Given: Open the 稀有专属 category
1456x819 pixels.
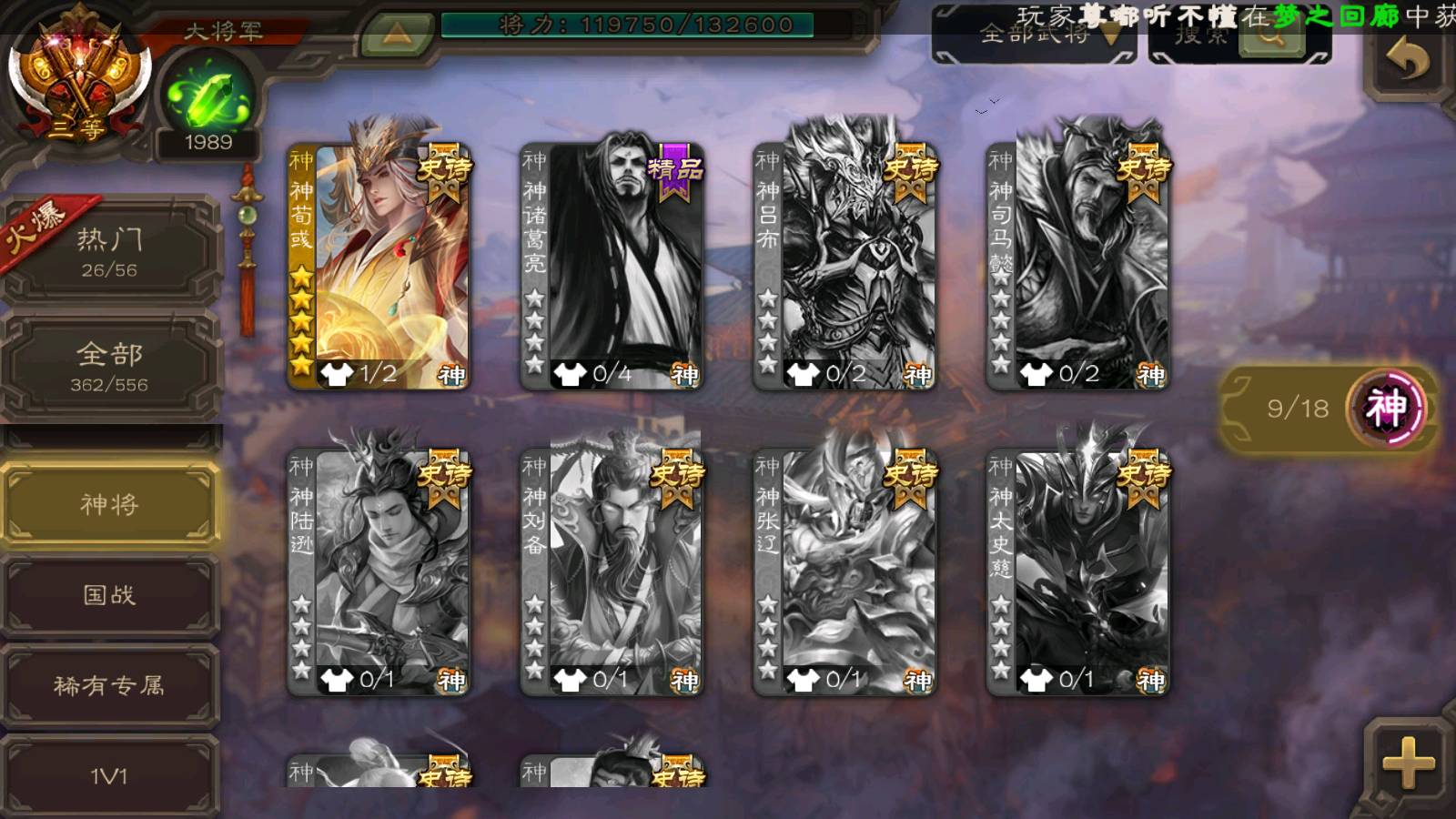Looking at the screenshot, I should coord(109,685).
